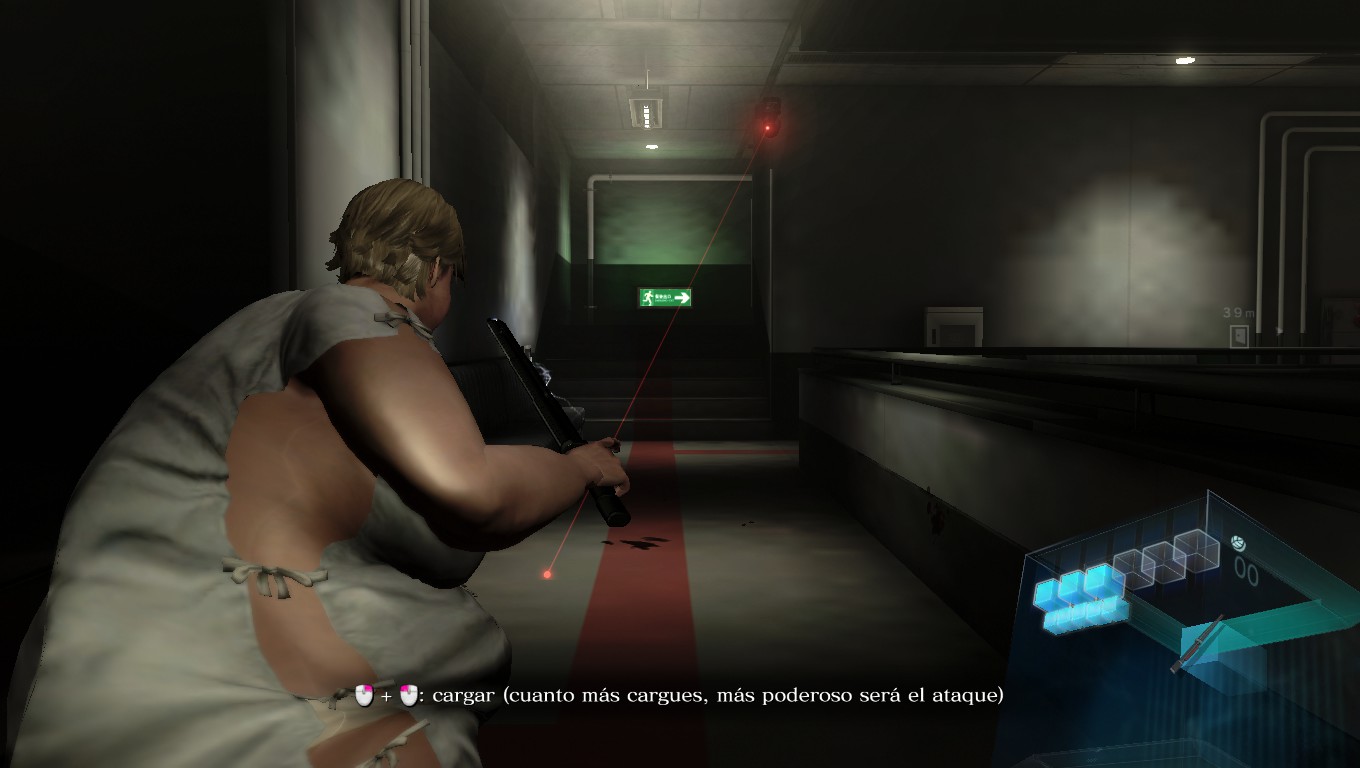Click the door objective waypoint marker

coord(1239,336)
